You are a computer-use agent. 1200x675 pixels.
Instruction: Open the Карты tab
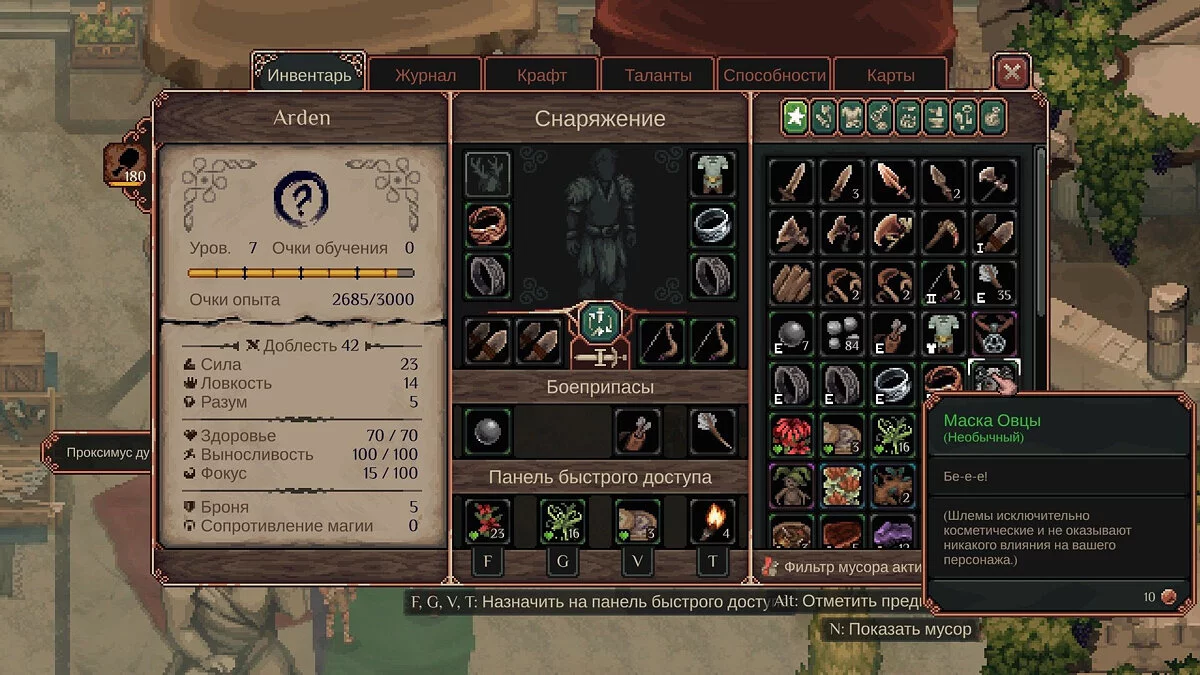(x=890, y=75)
